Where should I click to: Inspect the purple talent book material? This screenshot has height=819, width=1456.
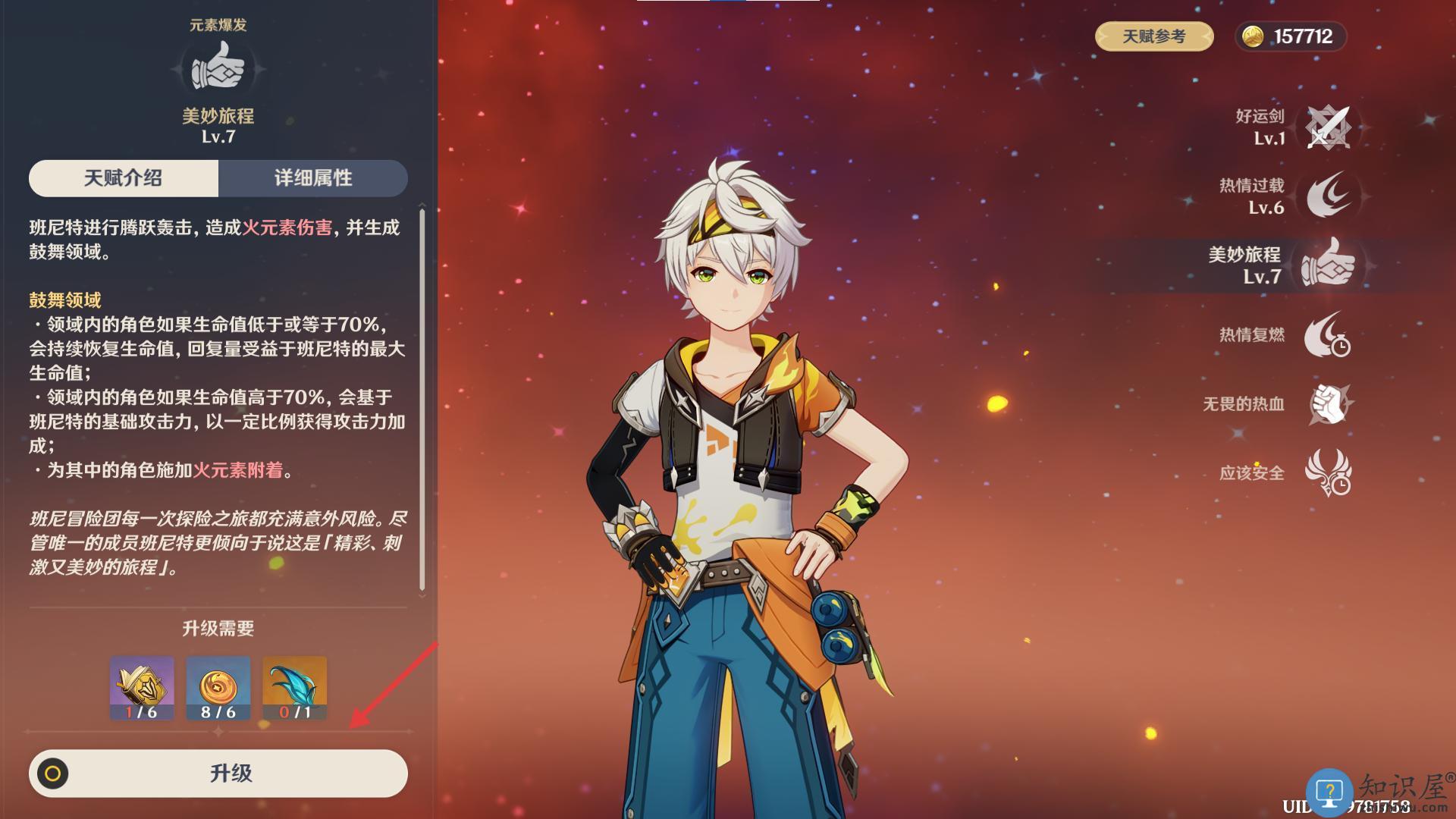pyautogui.click(x=142, y=688)
